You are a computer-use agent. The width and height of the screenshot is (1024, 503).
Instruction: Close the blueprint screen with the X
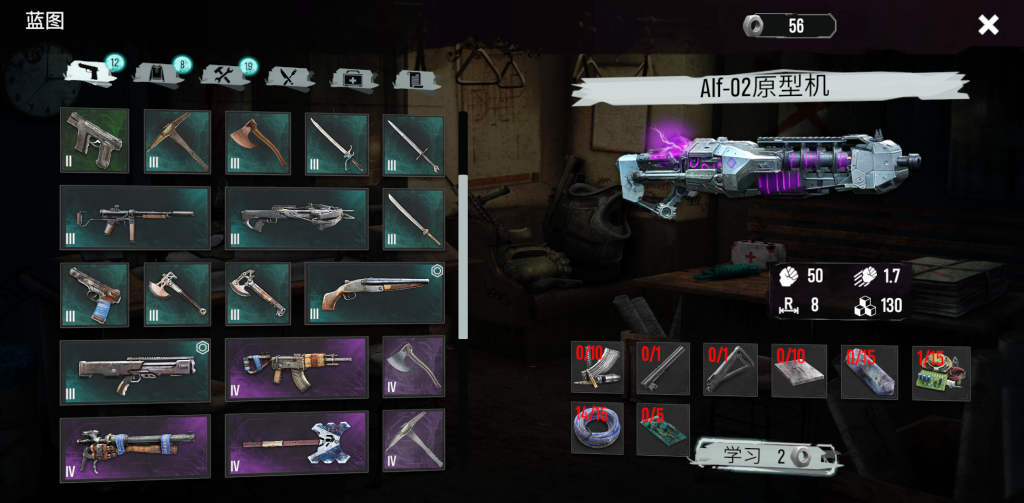(988, 25)
